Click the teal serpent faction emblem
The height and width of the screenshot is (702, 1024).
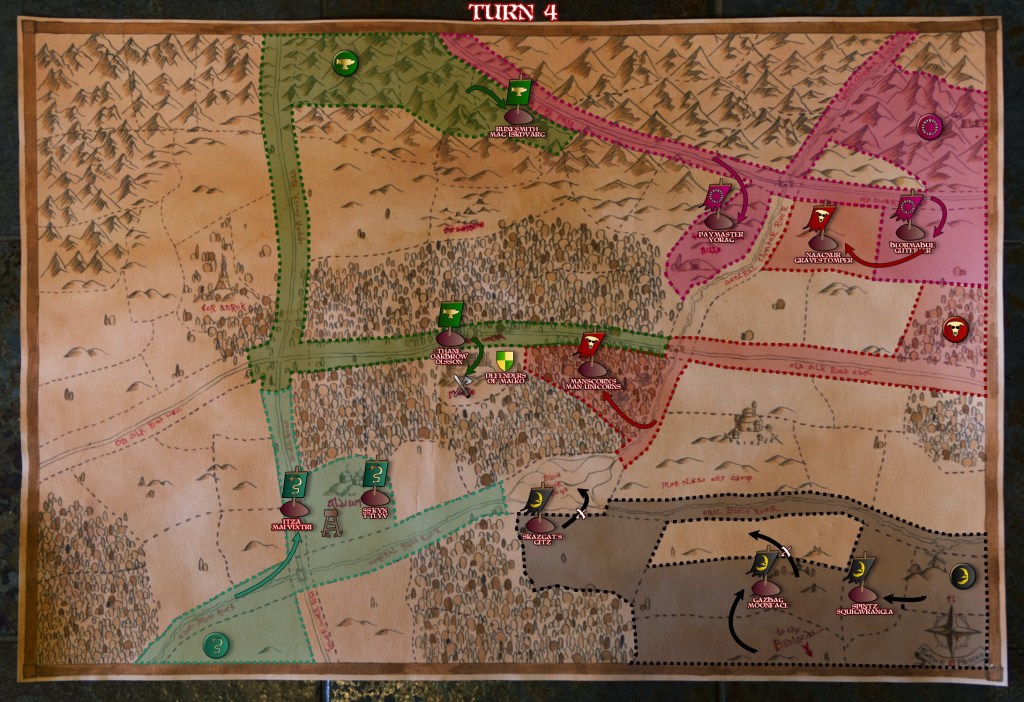tap(215, 645)
